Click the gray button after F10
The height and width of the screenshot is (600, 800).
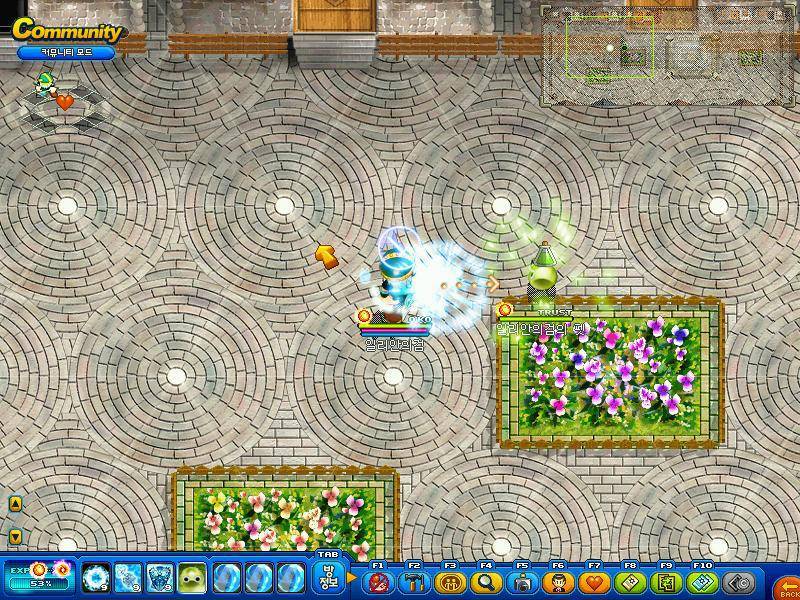point(738,581)
